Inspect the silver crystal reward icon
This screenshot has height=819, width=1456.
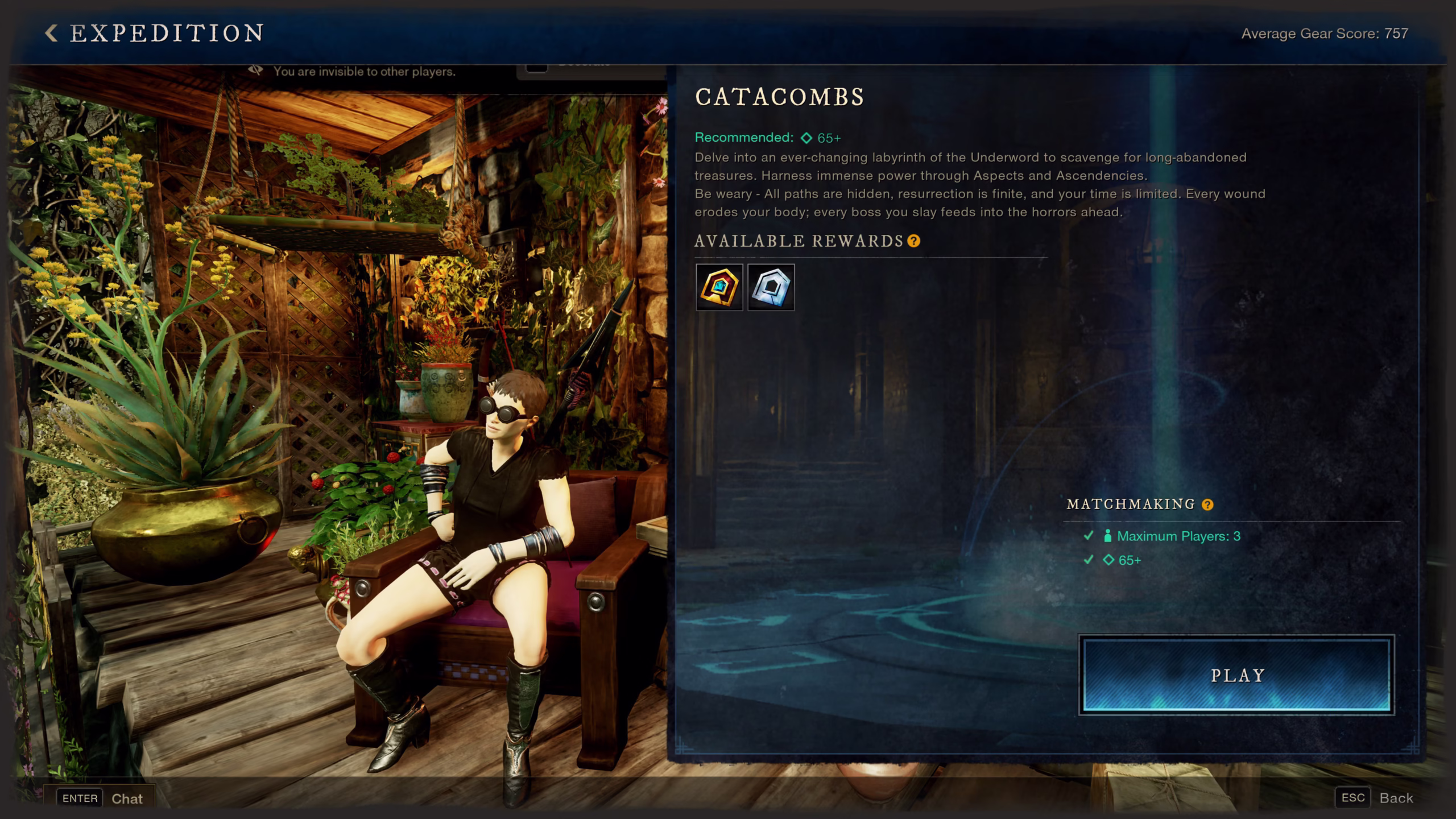click(771, 287)
